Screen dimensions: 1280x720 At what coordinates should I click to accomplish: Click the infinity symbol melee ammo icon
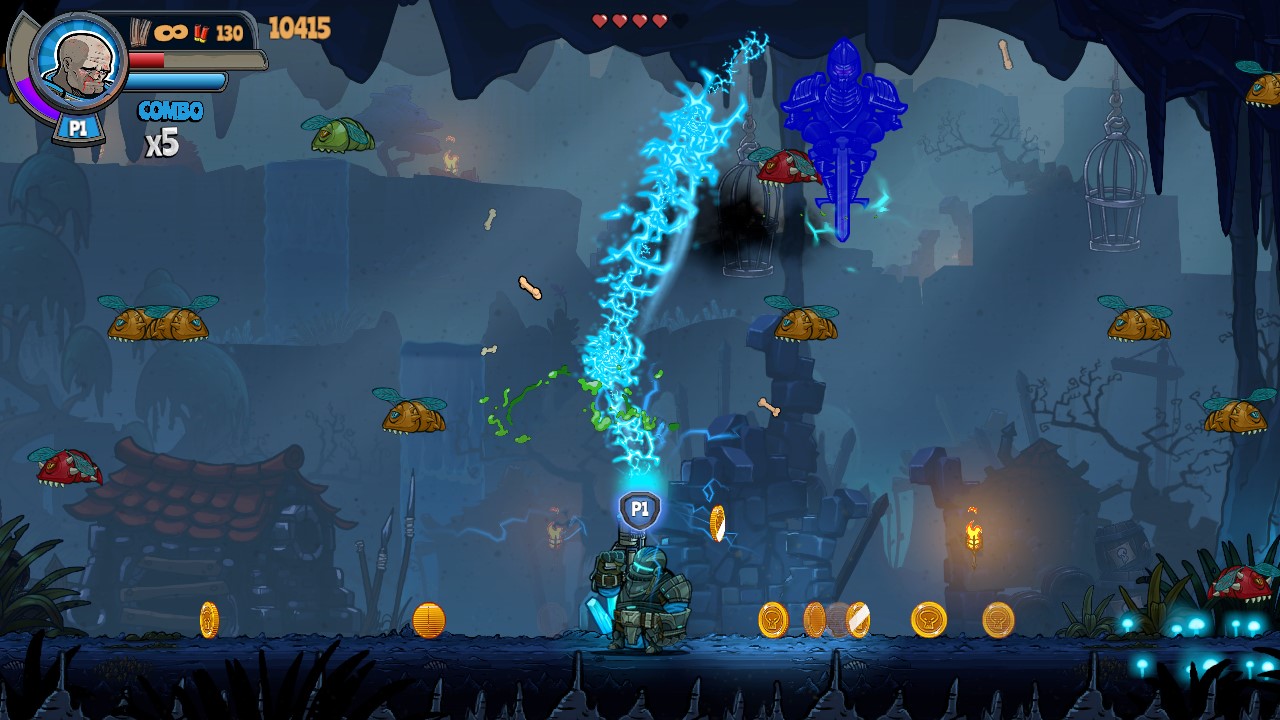click(171, 31)
